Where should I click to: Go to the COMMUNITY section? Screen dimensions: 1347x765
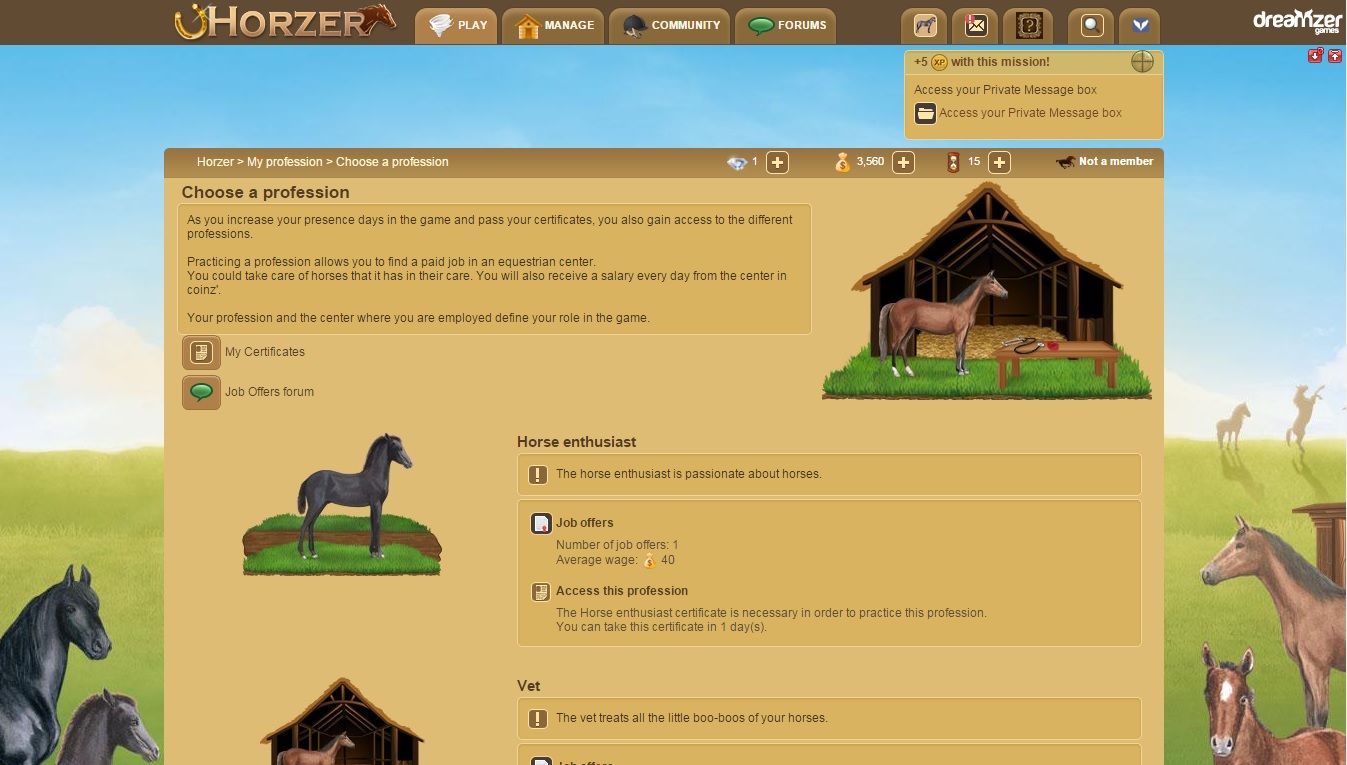coord(670,26)
